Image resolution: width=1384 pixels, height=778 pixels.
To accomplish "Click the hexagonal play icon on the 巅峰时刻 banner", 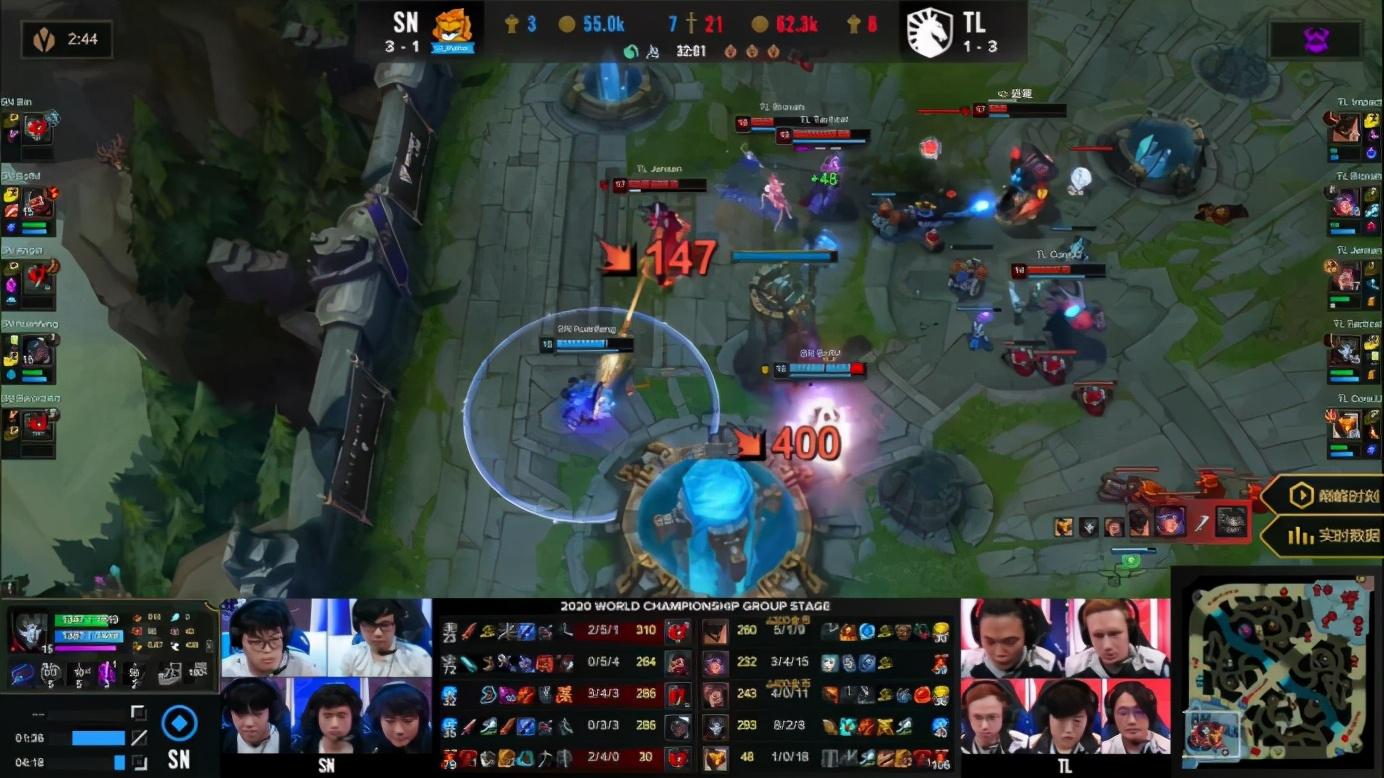I will coord(1300,495).
